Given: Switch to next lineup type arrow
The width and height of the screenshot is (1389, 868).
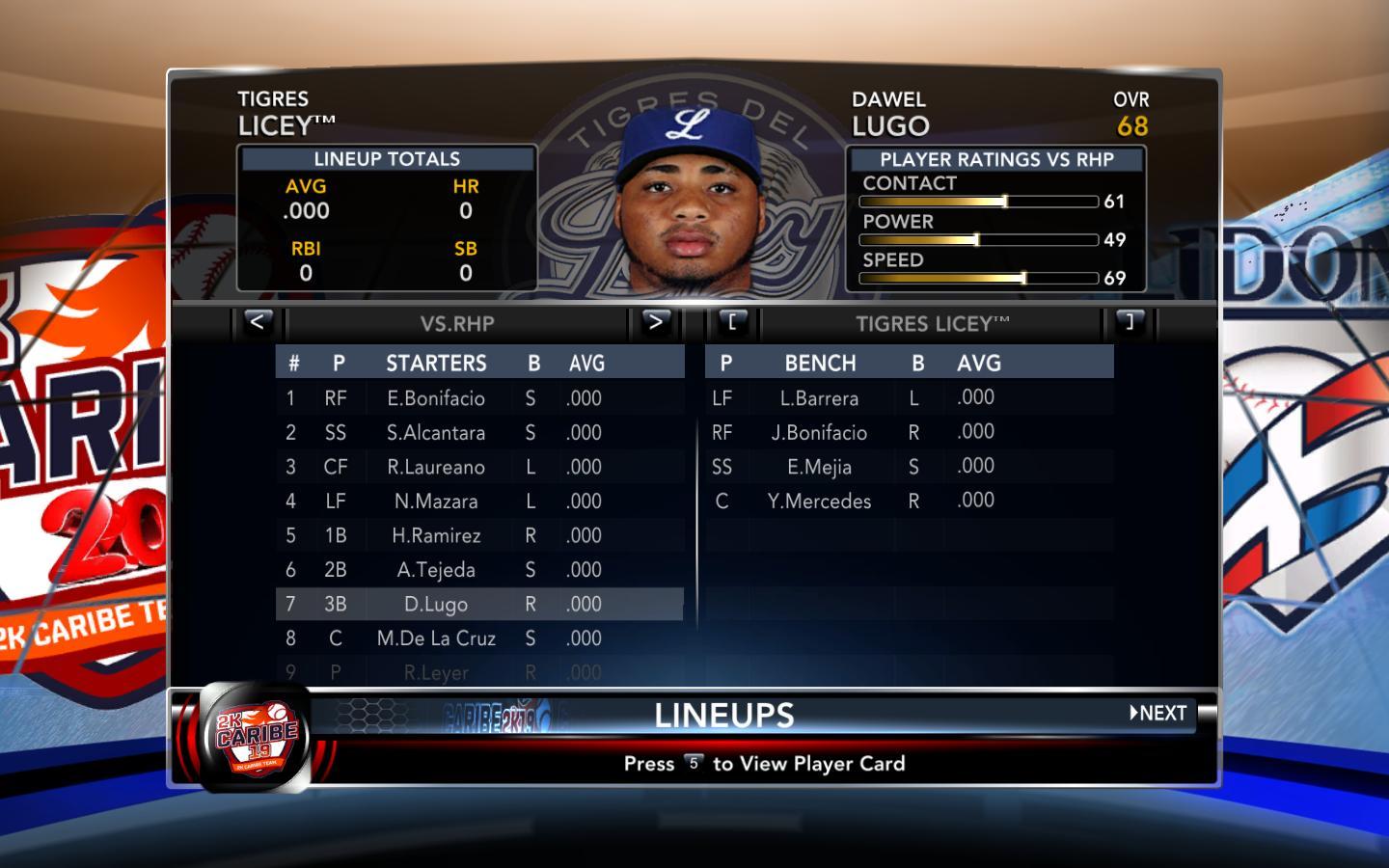Looking at the screenshot, I should coord(655,322).
